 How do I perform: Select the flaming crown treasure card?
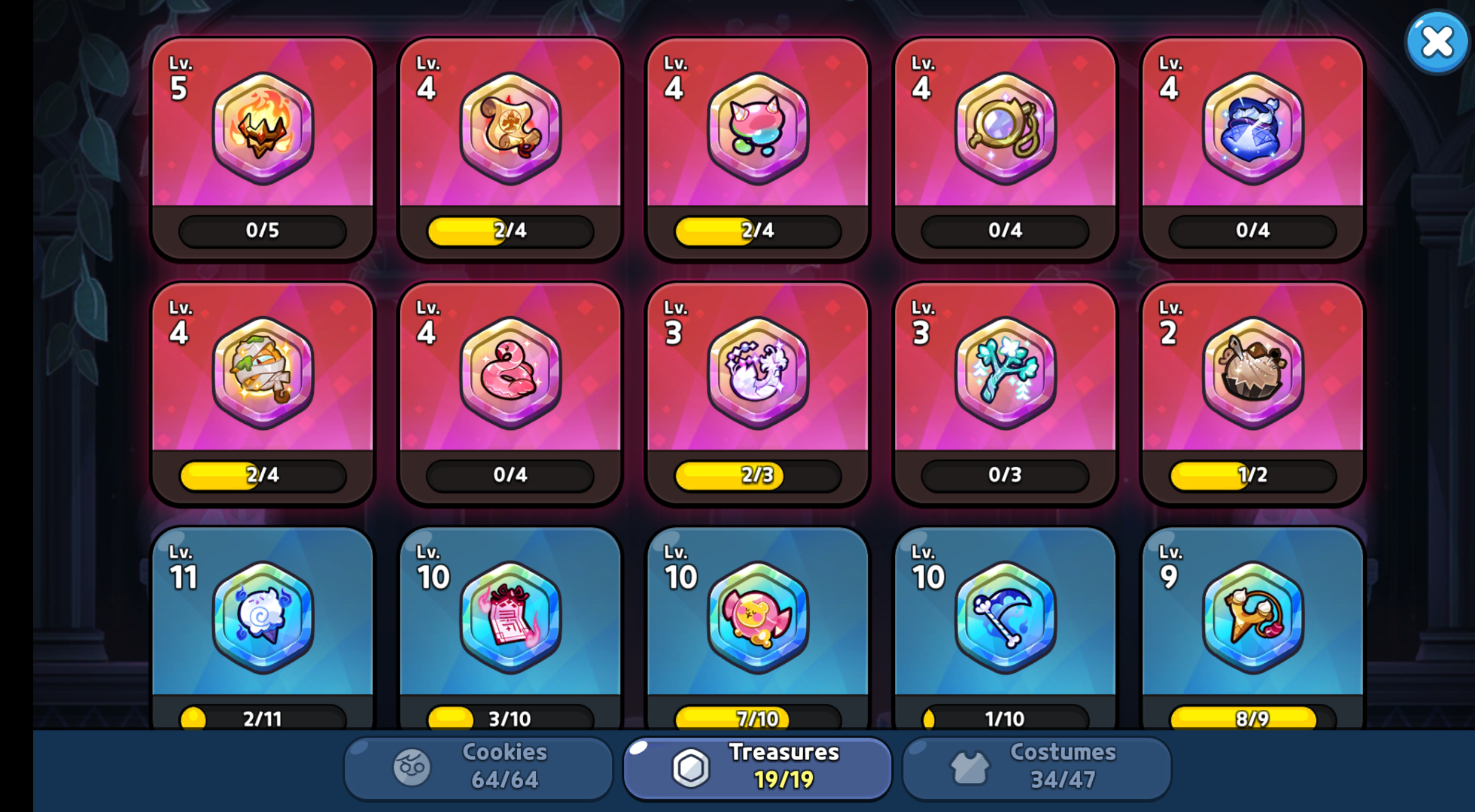click(262, 148)
